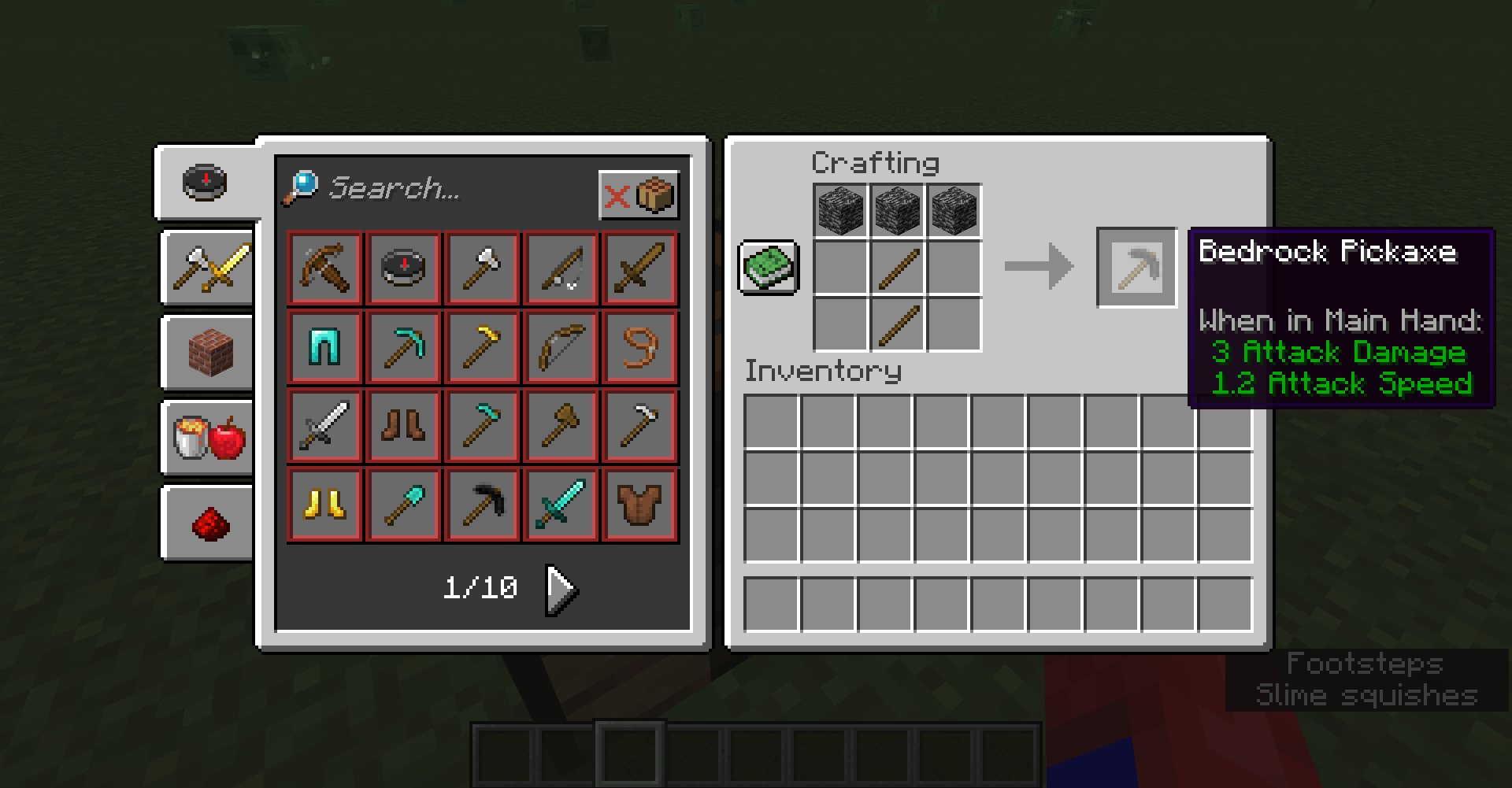This screenshot has height=788, width=1512.
Task: Select the diamond shovel recipe
Action: pos(403,505)
